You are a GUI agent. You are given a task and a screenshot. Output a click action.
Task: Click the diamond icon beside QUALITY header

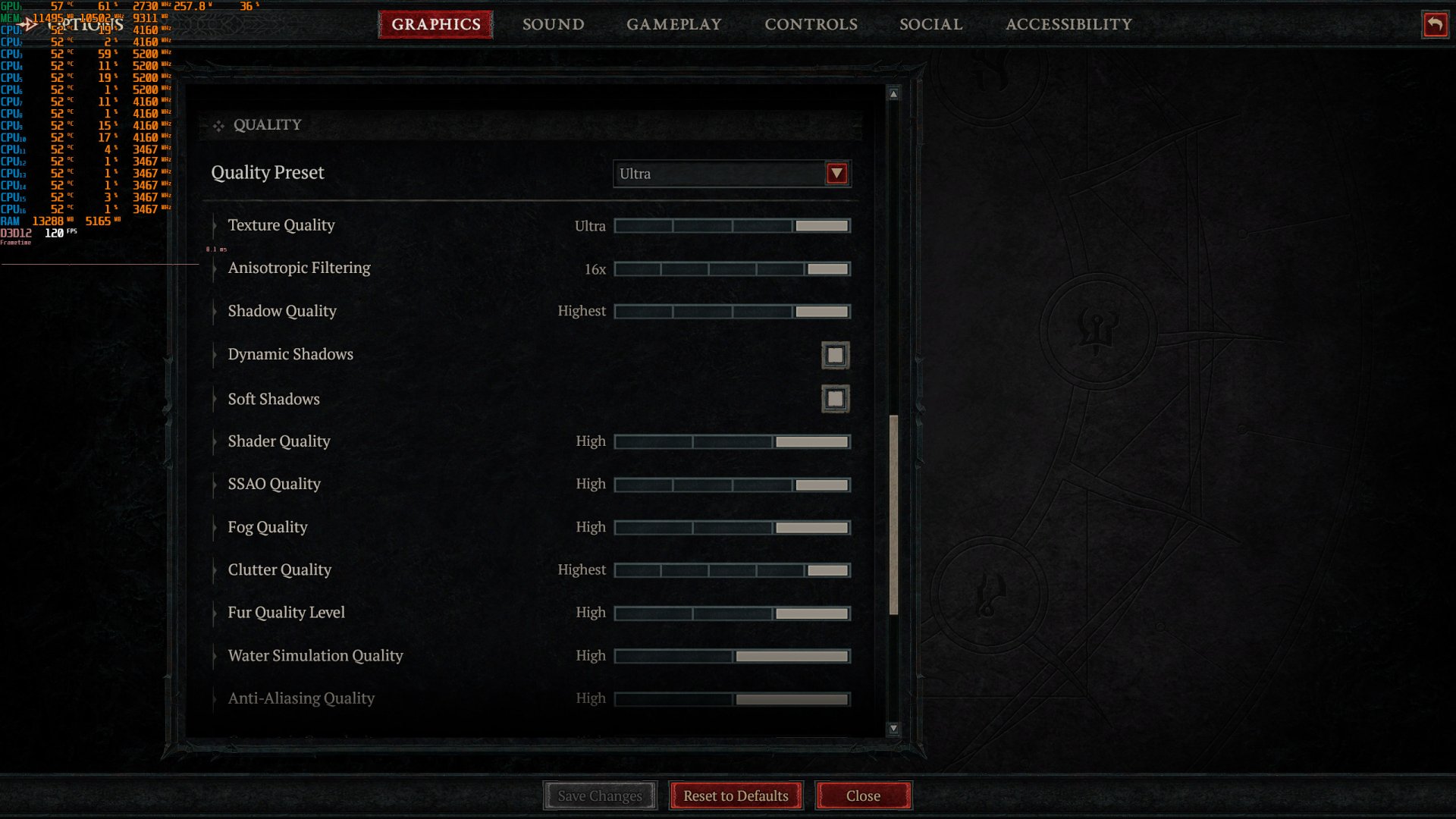[x=218, y=125]
